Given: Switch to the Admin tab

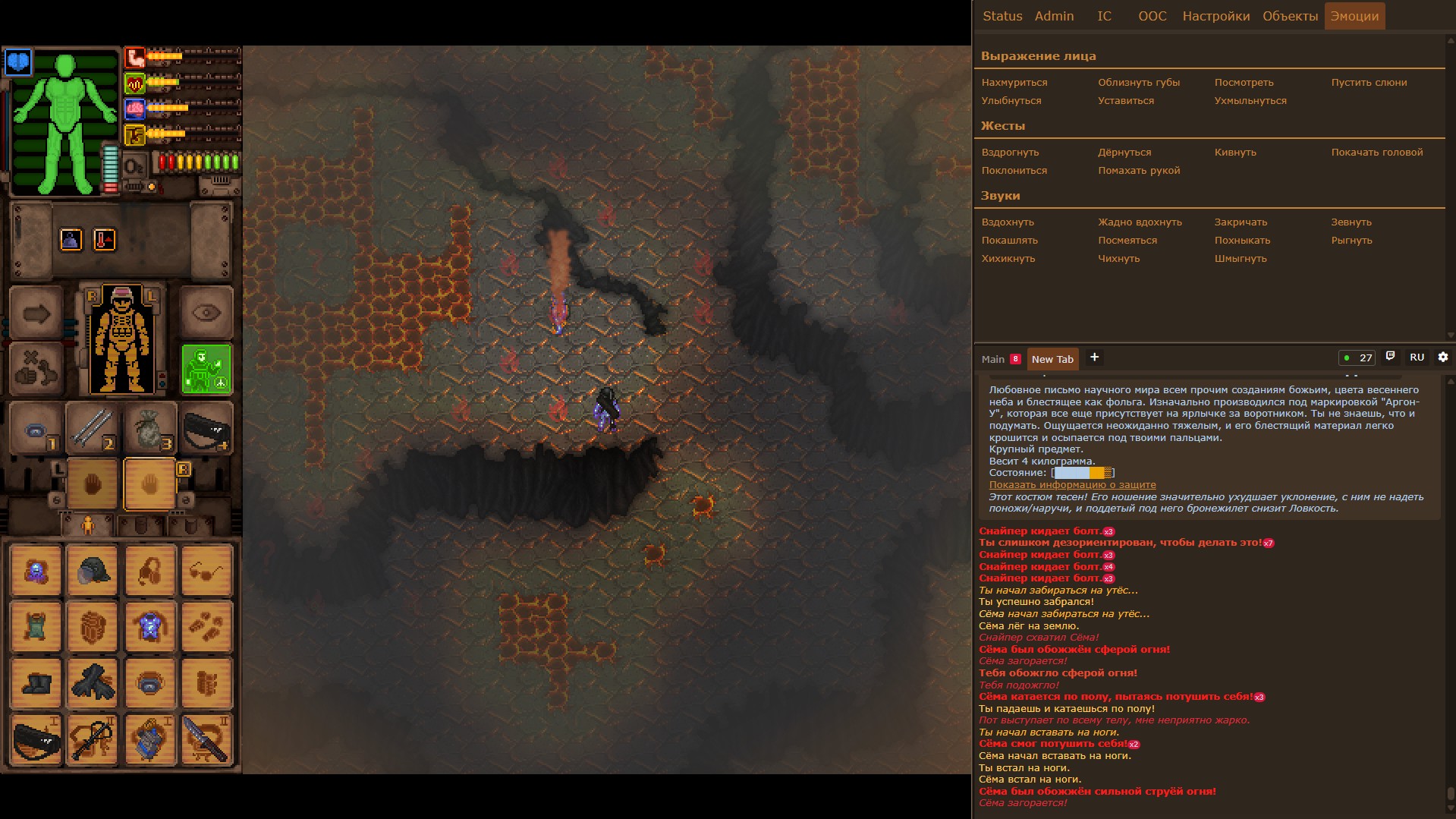Looking at the screenshot, I should [x=1054, y=16].
